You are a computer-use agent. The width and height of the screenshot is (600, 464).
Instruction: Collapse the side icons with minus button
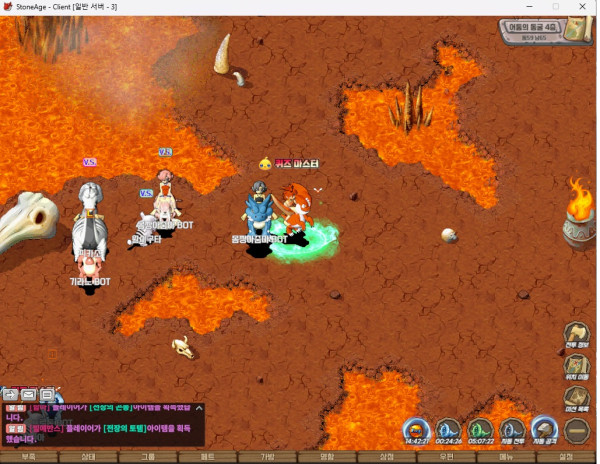[576, 431]
